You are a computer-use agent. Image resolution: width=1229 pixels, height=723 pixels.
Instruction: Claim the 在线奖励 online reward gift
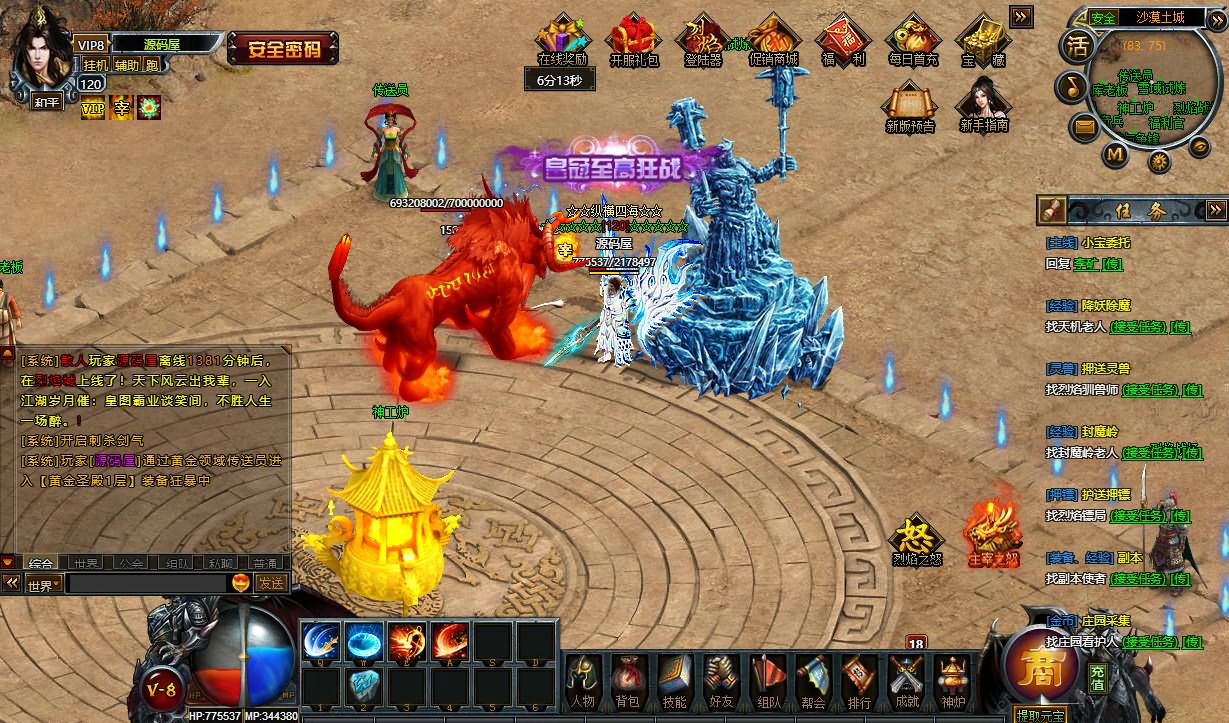(x=562, y=38)
